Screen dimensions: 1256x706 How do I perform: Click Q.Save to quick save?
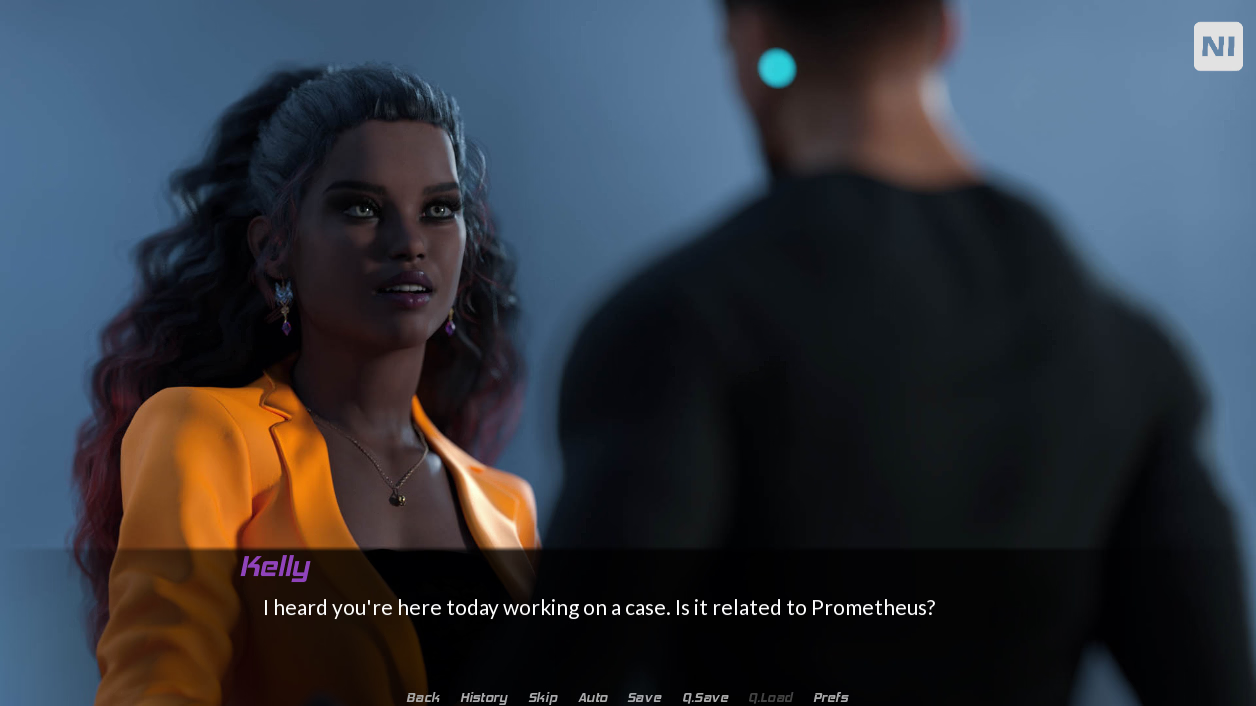click(705, 697)
